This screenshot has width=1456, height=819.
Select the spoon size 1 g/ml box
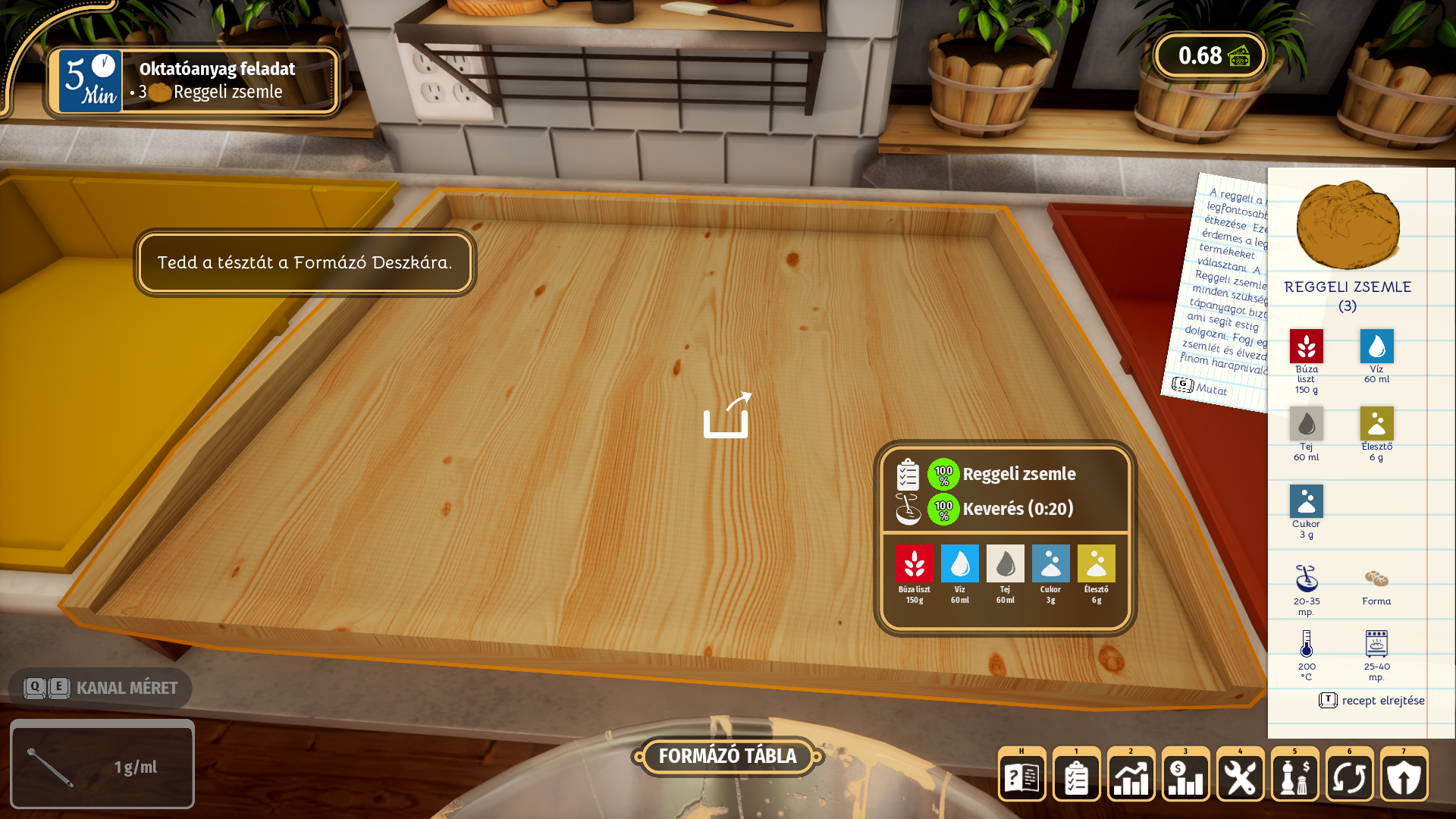(x=102, y=764)
